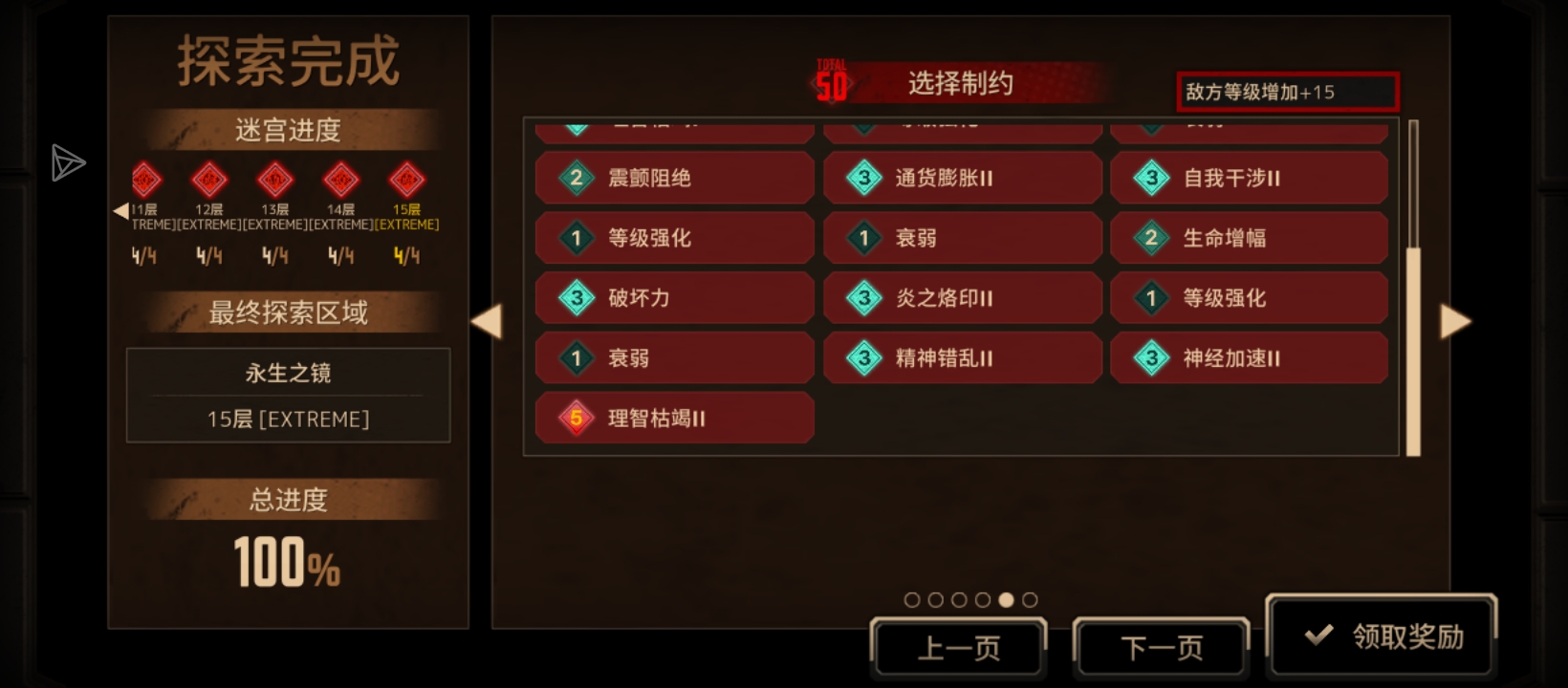Image resolution: width=1568 pixels, height=688 pixels.
Task: Toggle the 生命增幅 constraint
Action: coord(1249,238)
